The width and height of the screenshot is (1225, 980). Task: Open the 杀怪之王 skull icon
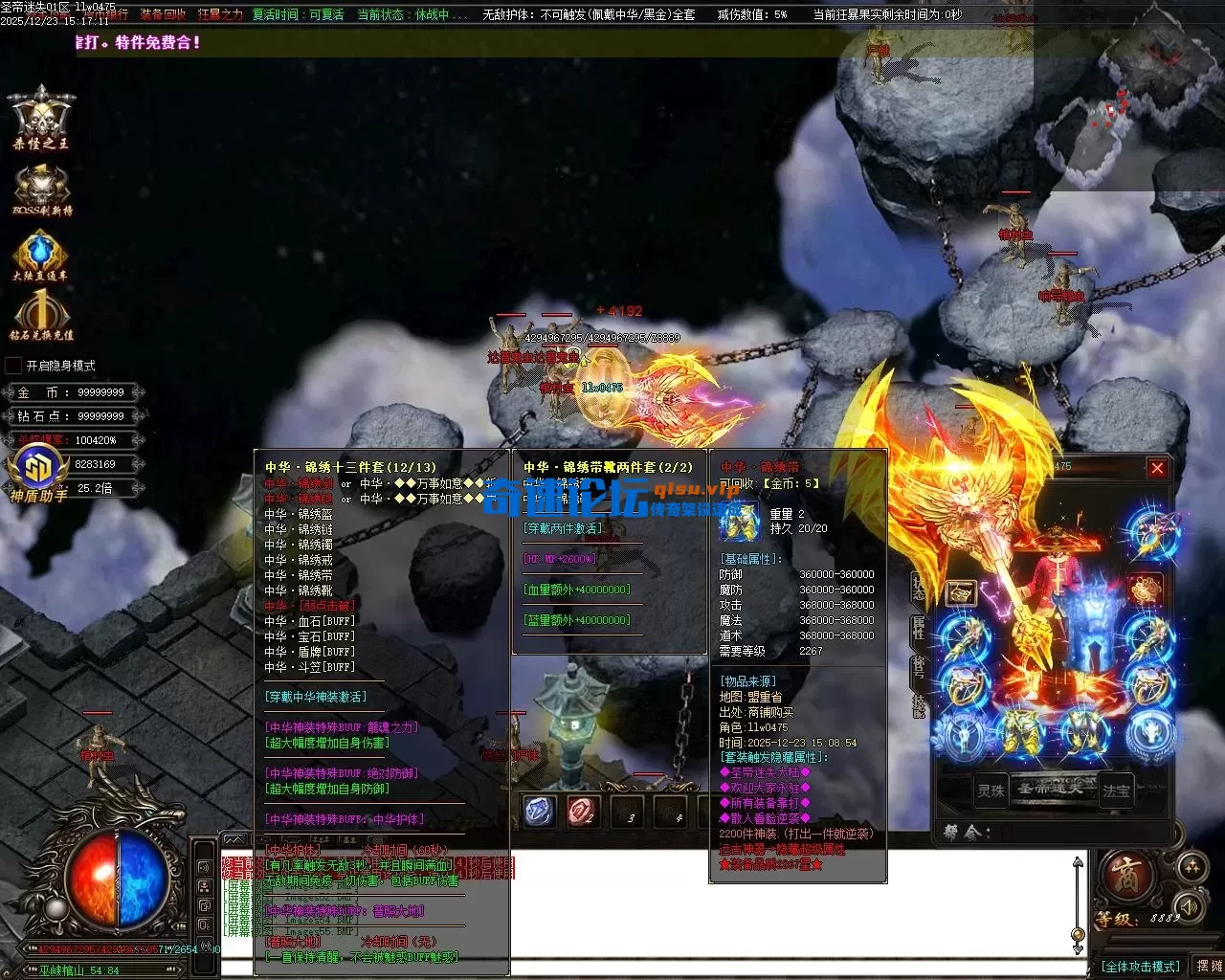point(41,117)
